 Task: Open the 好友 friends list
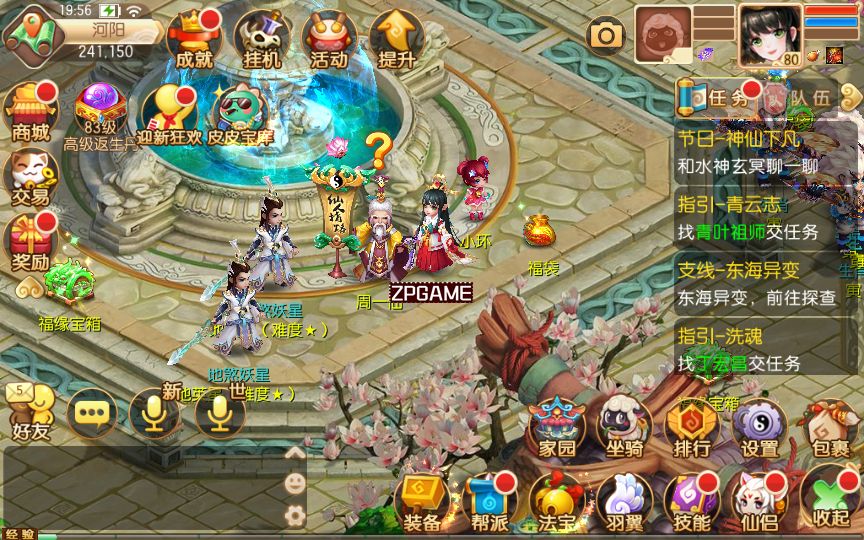[30, 413]
